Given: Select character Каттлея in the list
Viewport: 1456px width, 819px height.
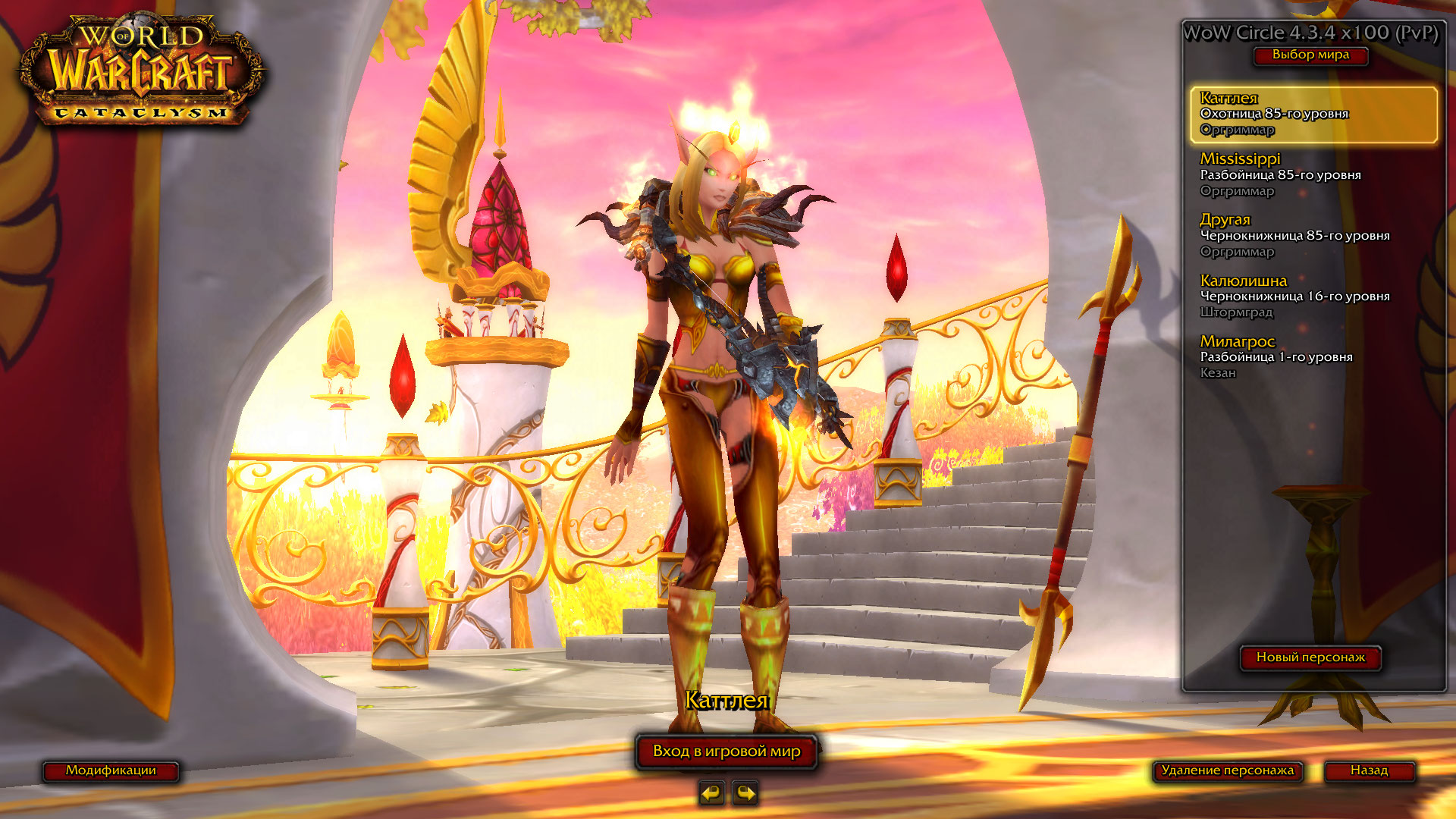Looking at the screenshot, I should click(1313, 114).
